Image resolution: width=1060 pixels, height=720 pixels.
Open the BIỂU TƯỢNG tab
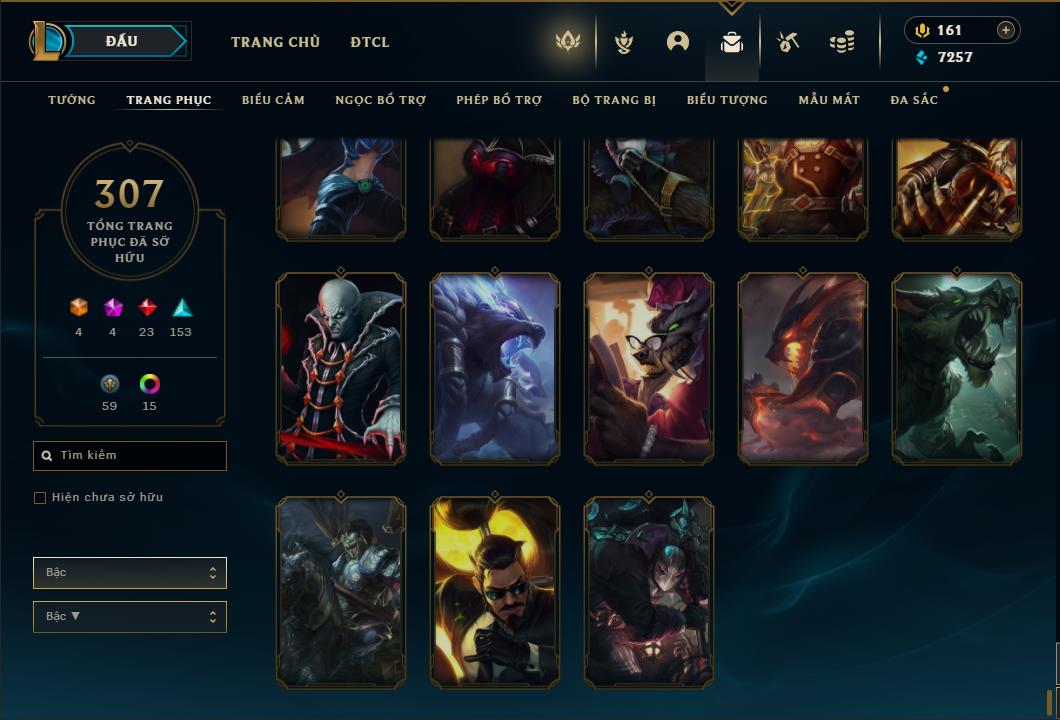point(727,100)
